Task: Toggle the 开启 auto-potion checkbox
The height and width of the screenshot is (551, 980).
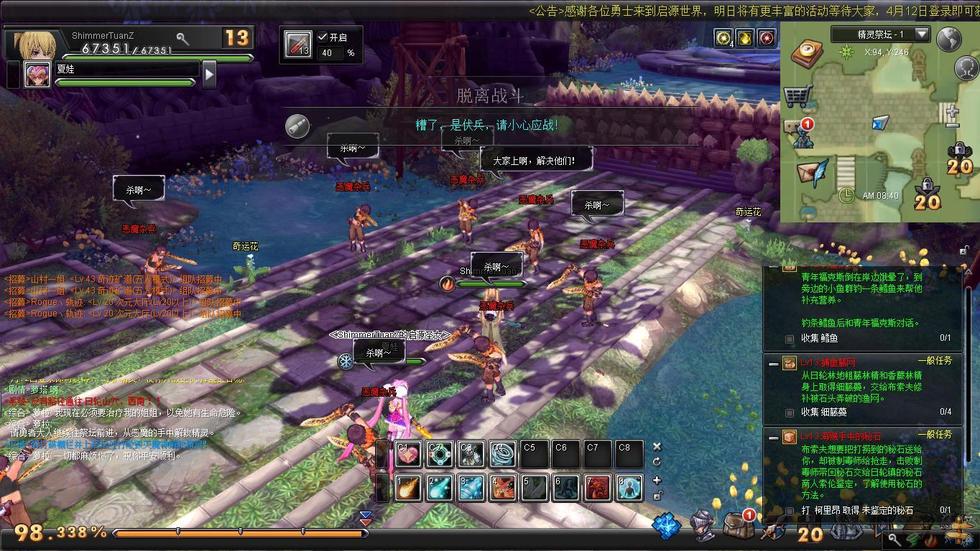Action: coord(323,36)
